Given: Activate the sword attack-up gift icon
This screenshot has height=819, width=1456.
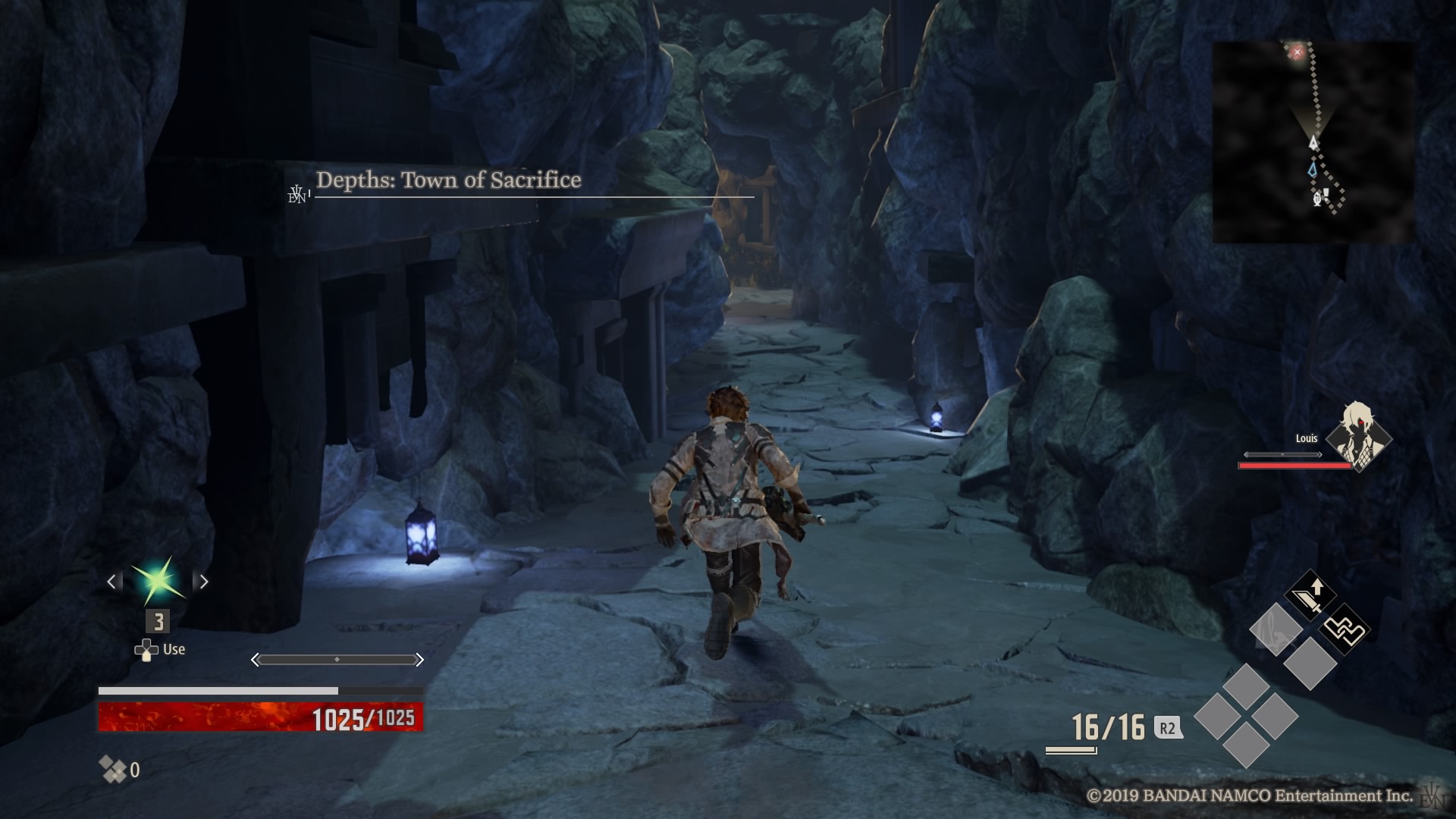Looking at the screenshot, I should 1310,596.
